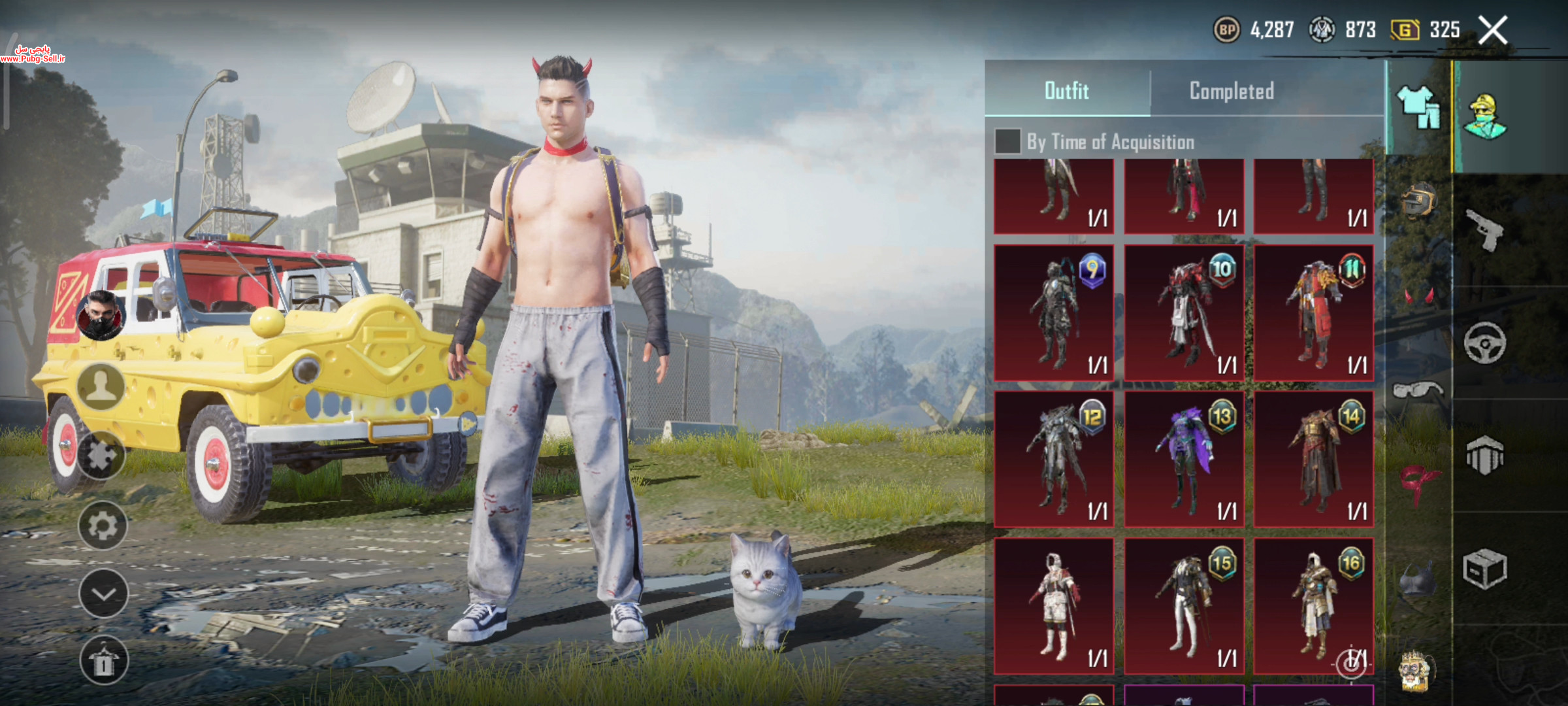Close the inventory with the X button
The height and width of the screenshot is (706, 1568).
(1493, 30)
